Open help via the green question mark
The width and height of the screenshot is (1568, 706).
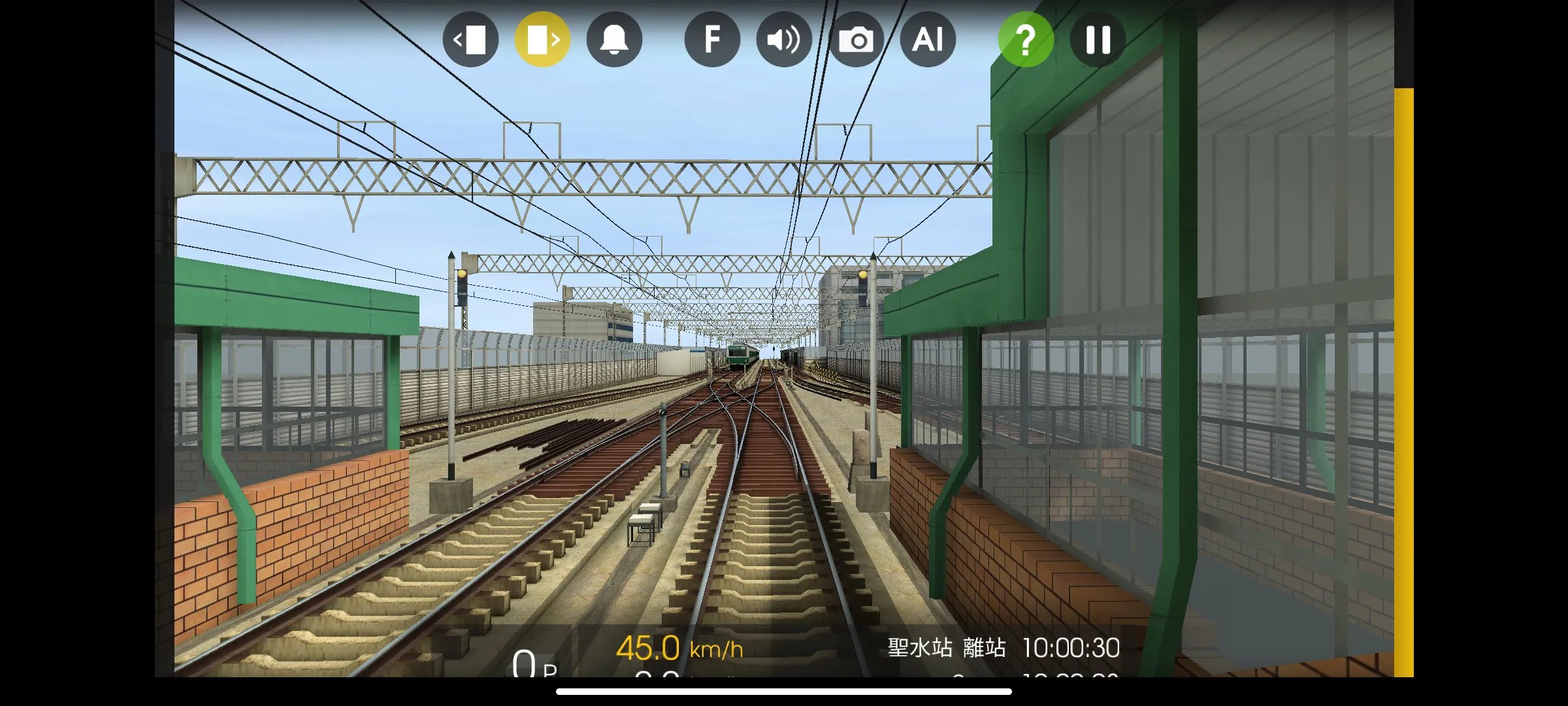1026,39
